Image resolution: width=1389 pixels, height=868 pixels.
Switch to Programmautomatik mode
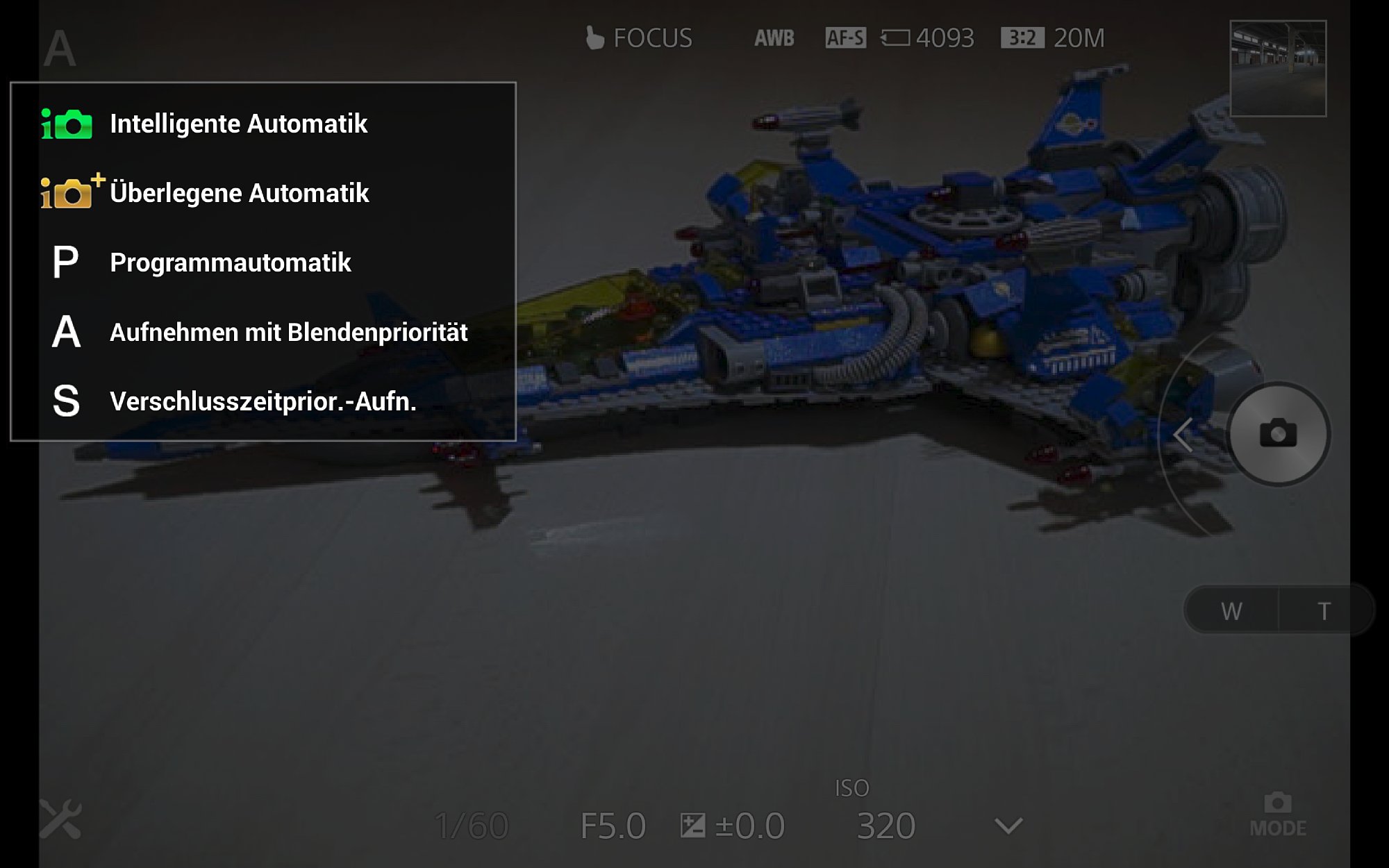click(x=230, y=262)
